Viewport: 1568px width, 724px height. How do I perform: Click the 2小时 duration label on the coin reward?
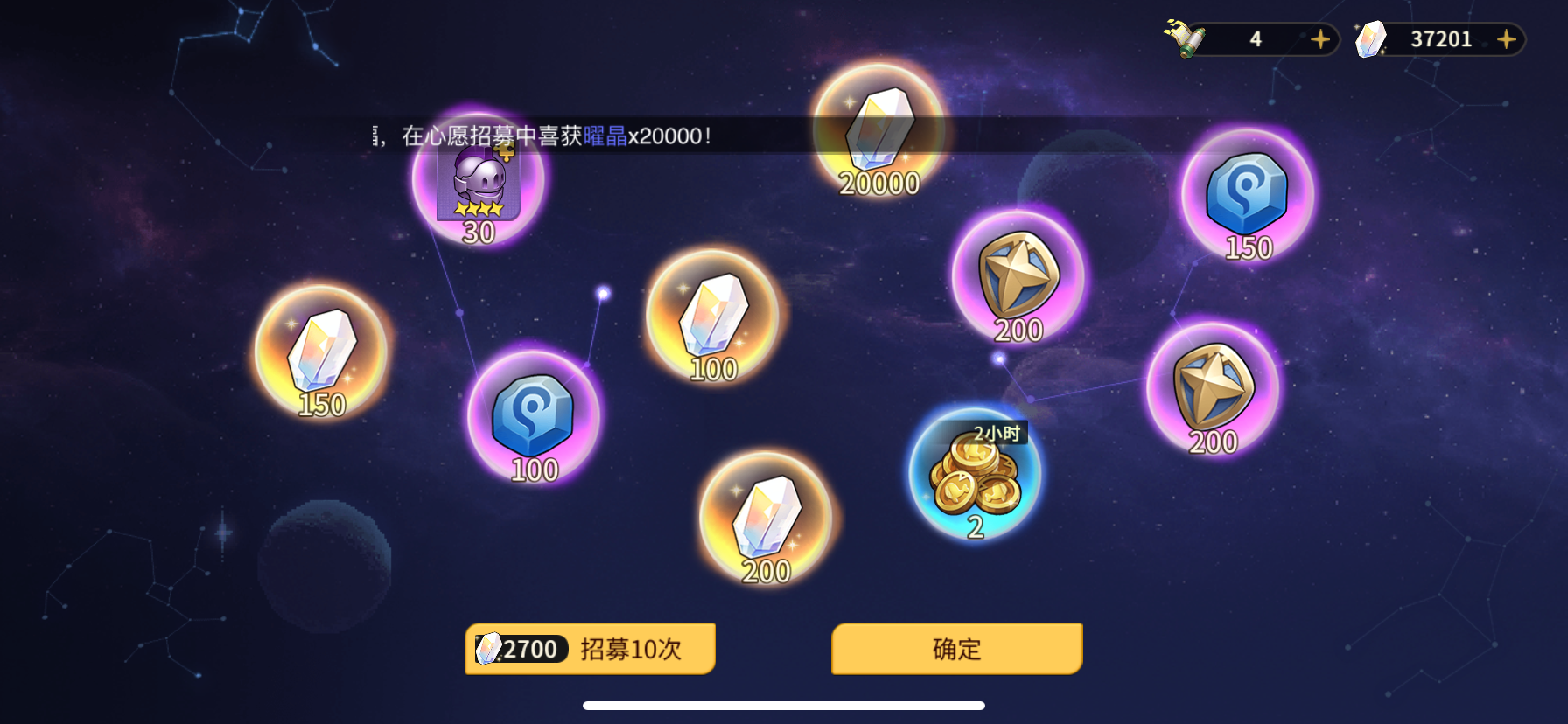(998, 431)
